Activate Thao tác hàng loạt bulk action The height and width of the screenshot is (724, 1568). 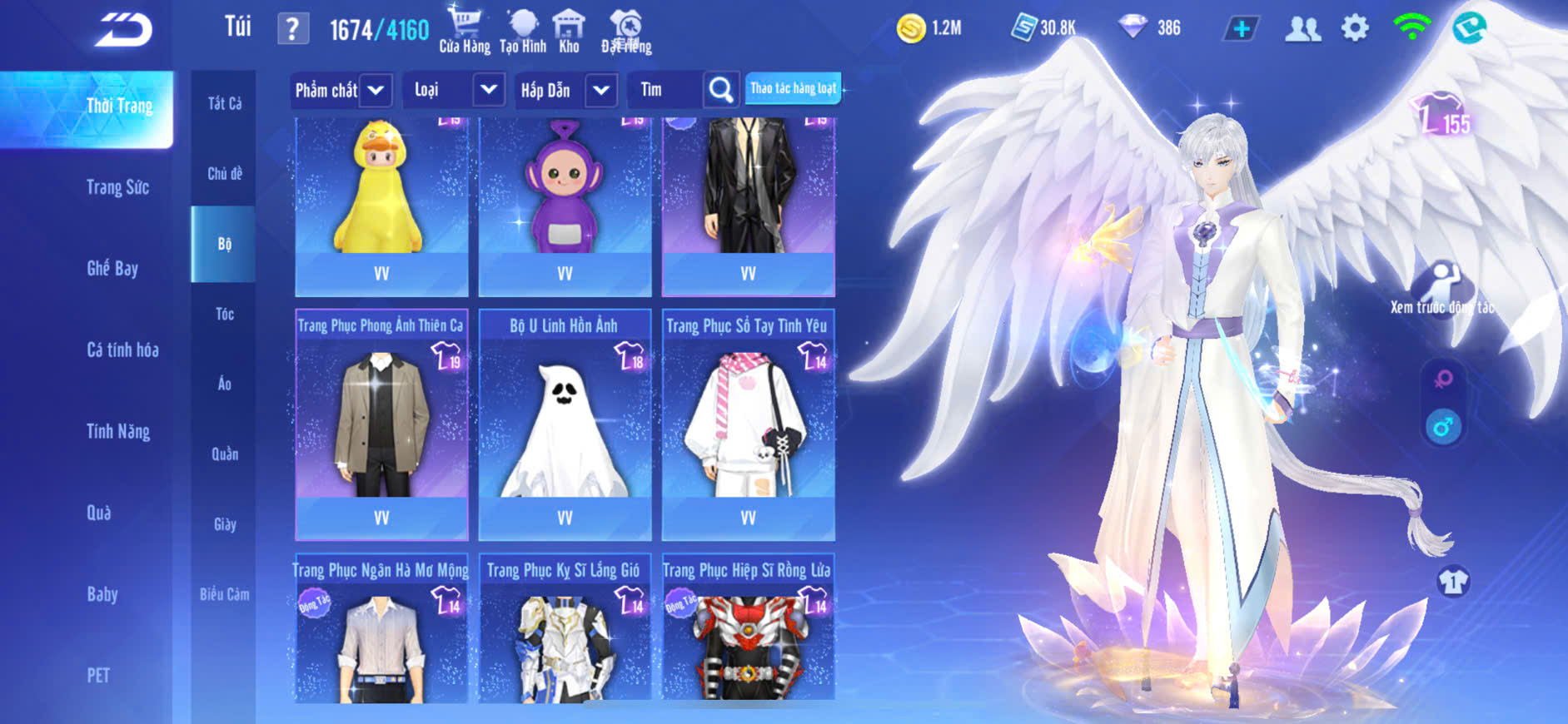click(x=793, y=88)
